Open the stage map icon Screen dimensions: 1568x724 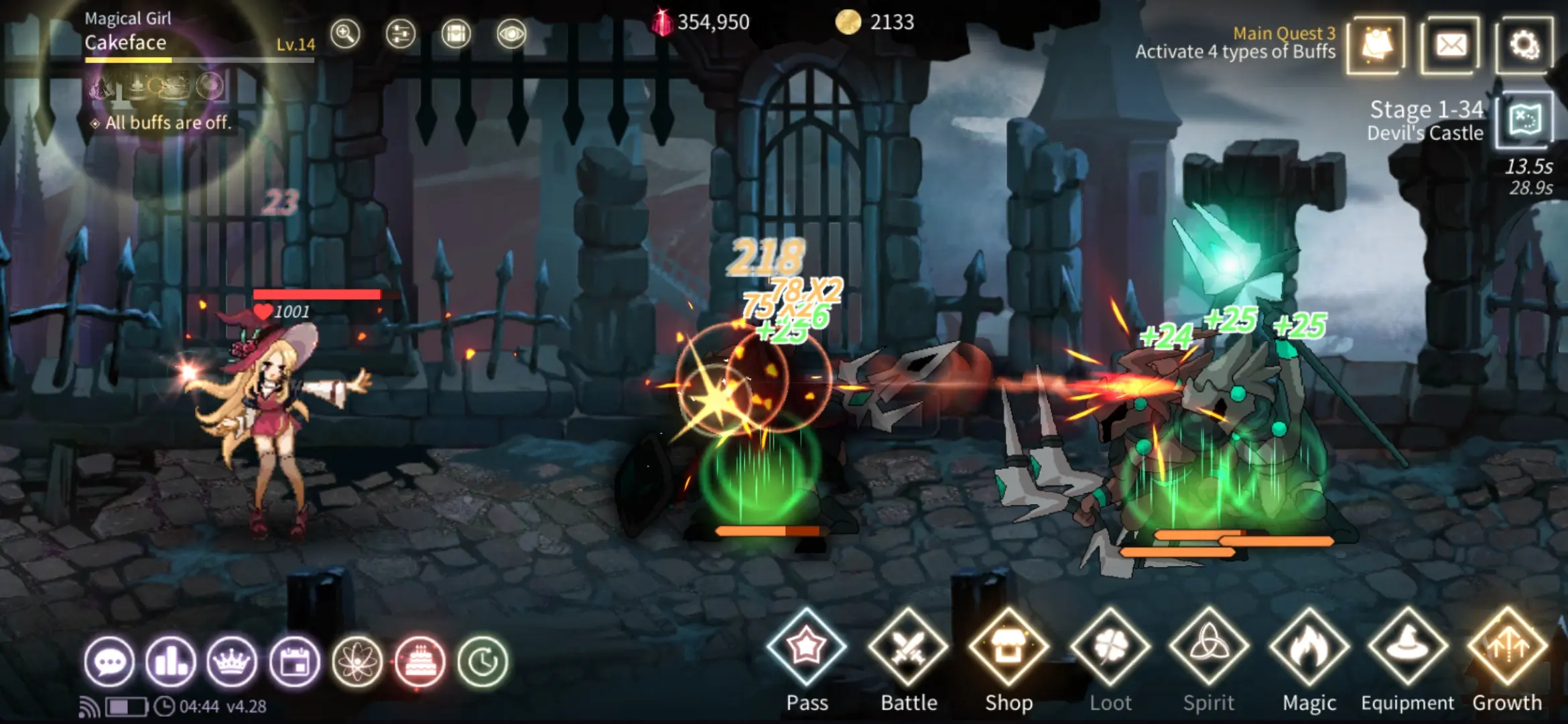point(1524,121)
